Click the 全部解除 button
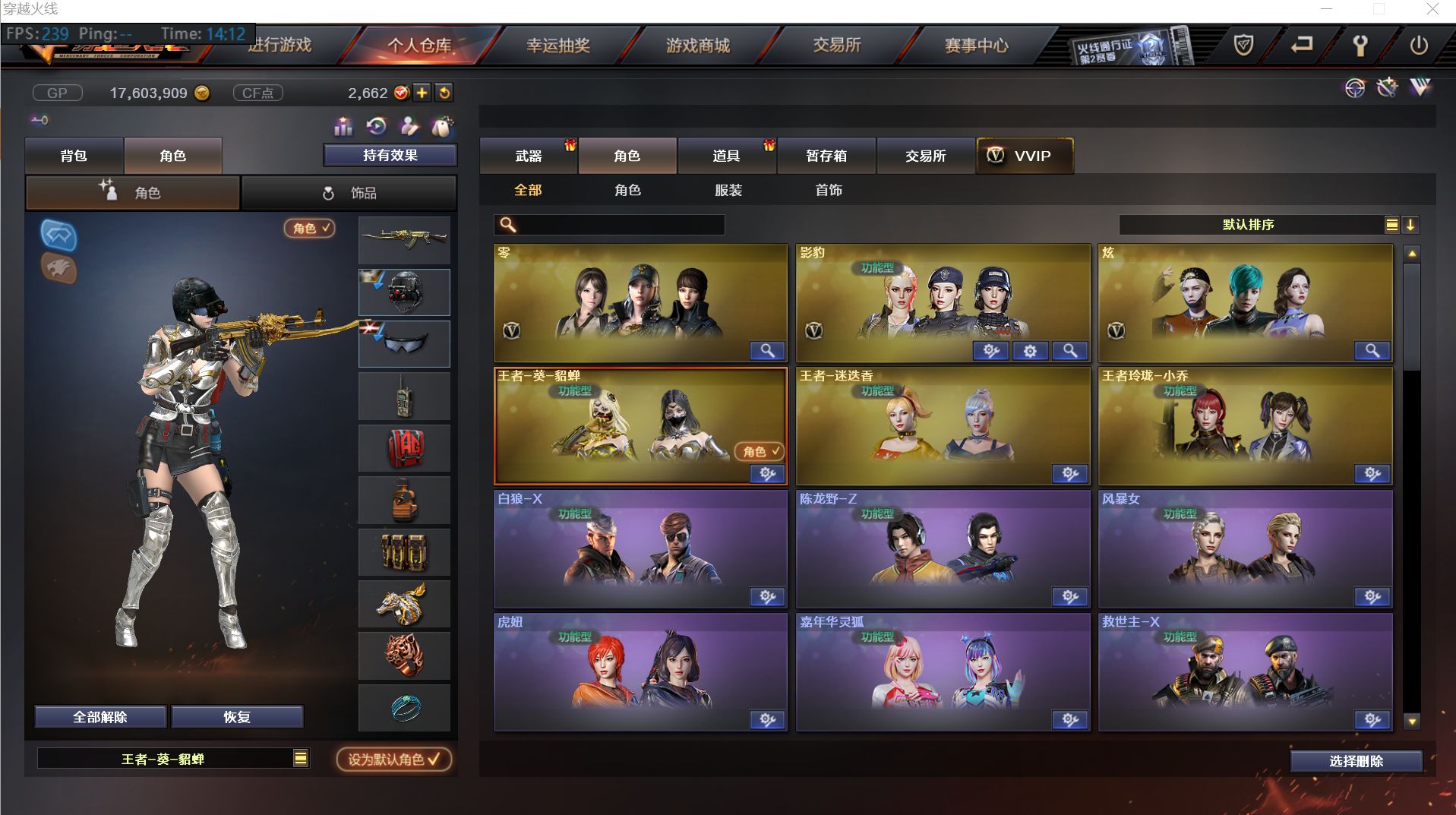Viewport: 1456px width, 815px height. (101, 716)
